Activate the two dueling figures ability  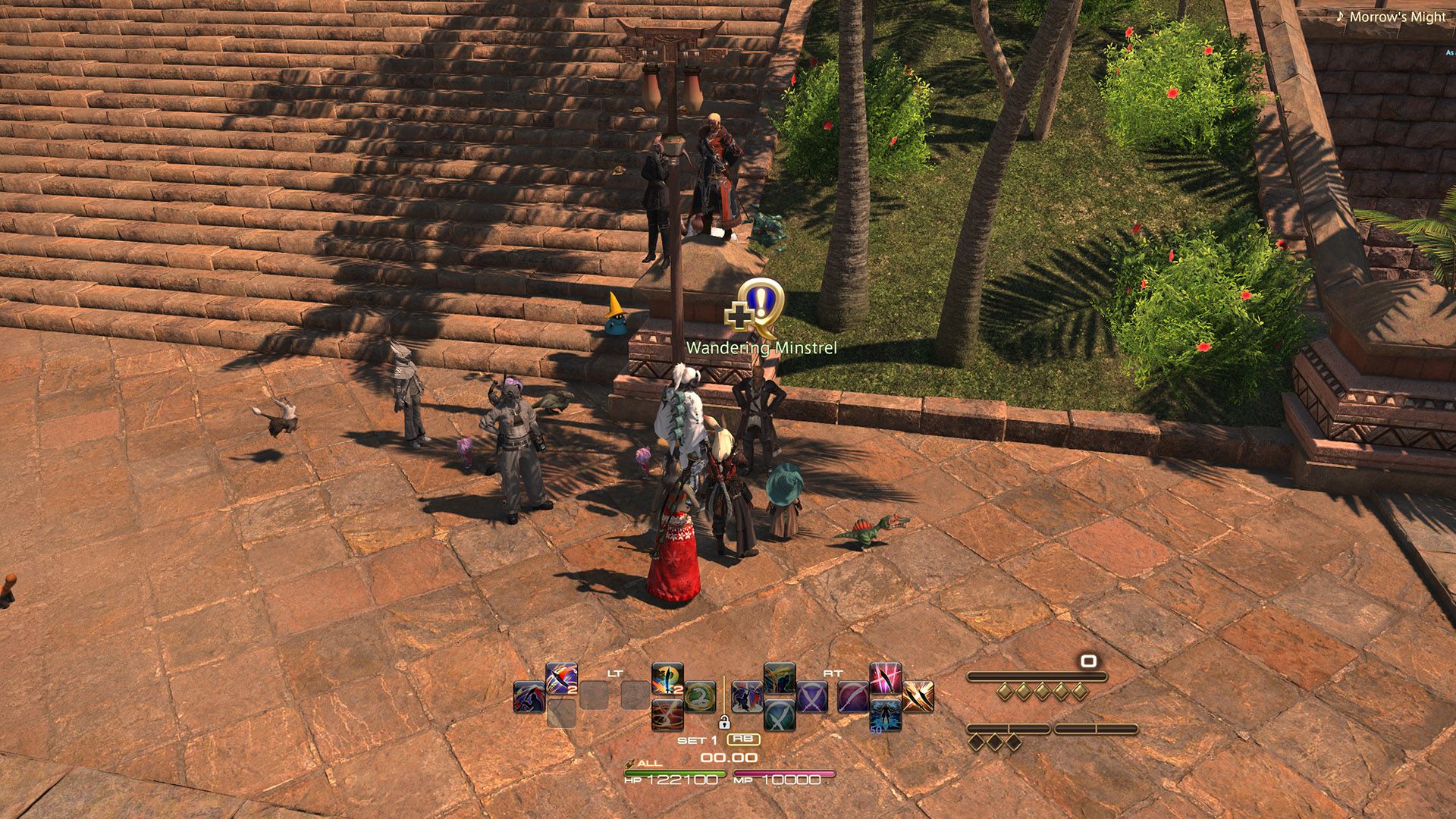point(747,697)
